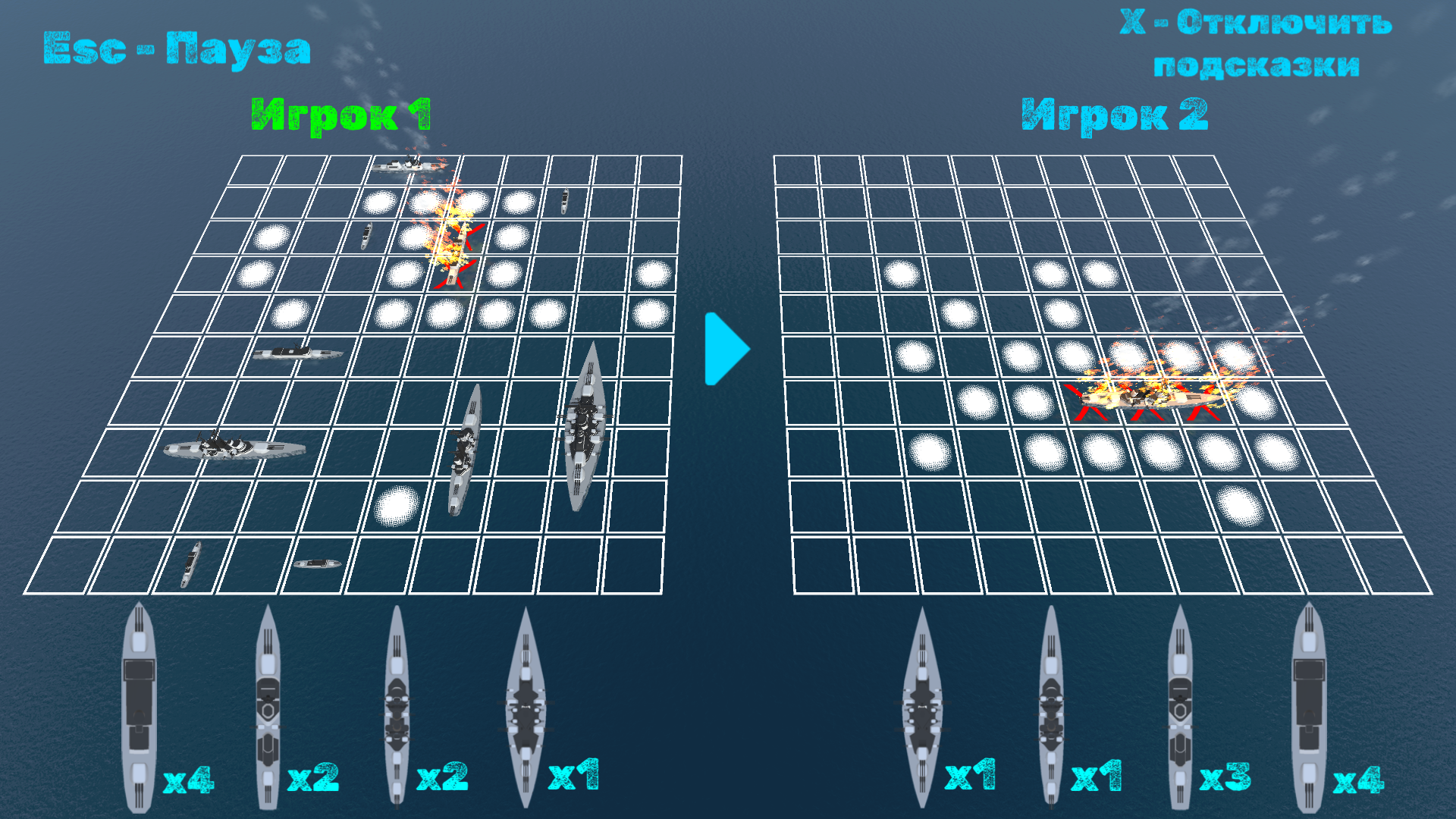Click the Игрок 2 header label

point(1115,112)
